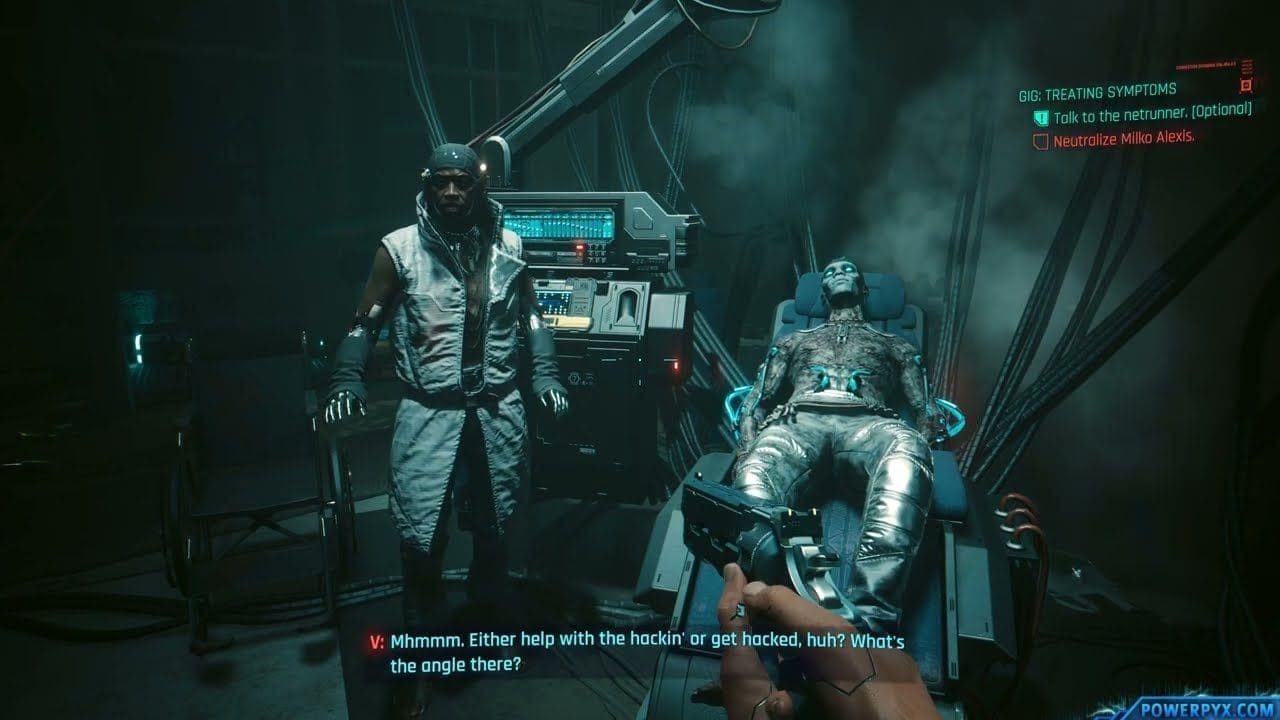This screenshot has height=720, width=1280.
Task: Click the red connection status indicator text
Action: pyautogui.click(x=1206, y=66)
